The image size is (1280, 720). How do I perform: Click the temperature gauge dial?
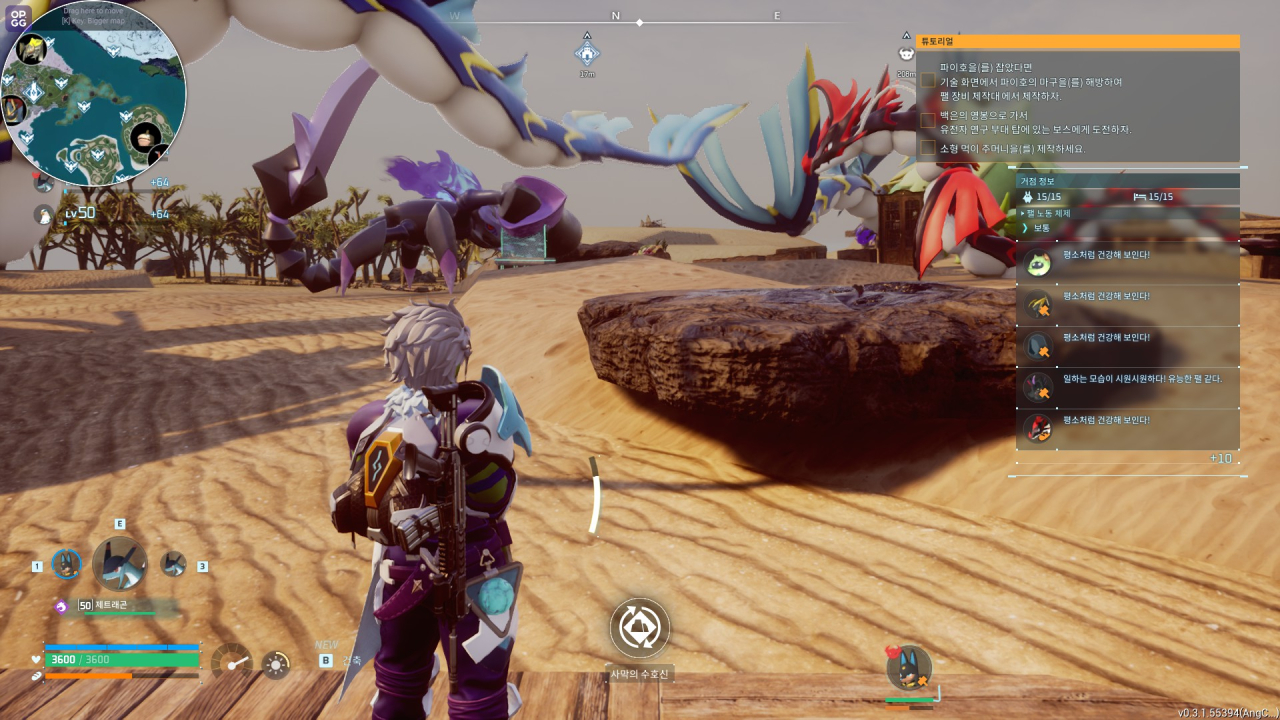[231, 663]
